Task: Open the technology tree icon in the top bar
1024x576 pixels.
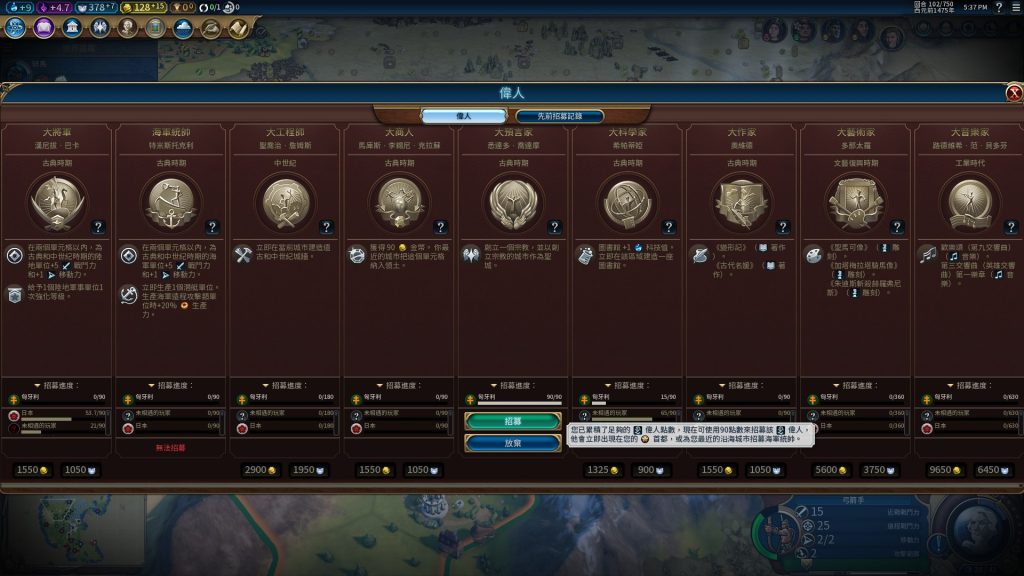Action: [x=15, y=28]
